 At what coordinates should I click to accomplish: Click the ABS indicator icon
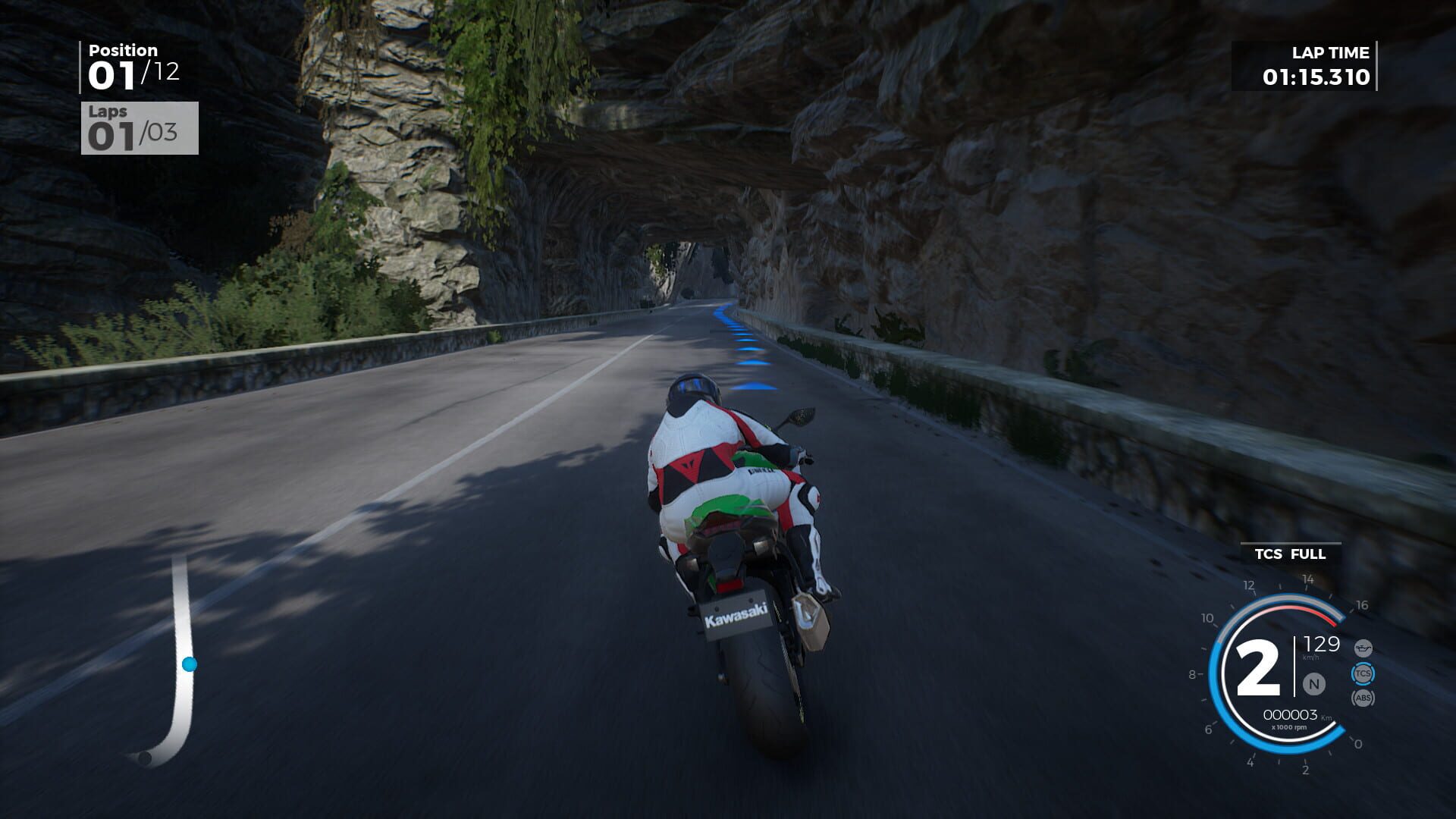click(x=1363, y=698)
